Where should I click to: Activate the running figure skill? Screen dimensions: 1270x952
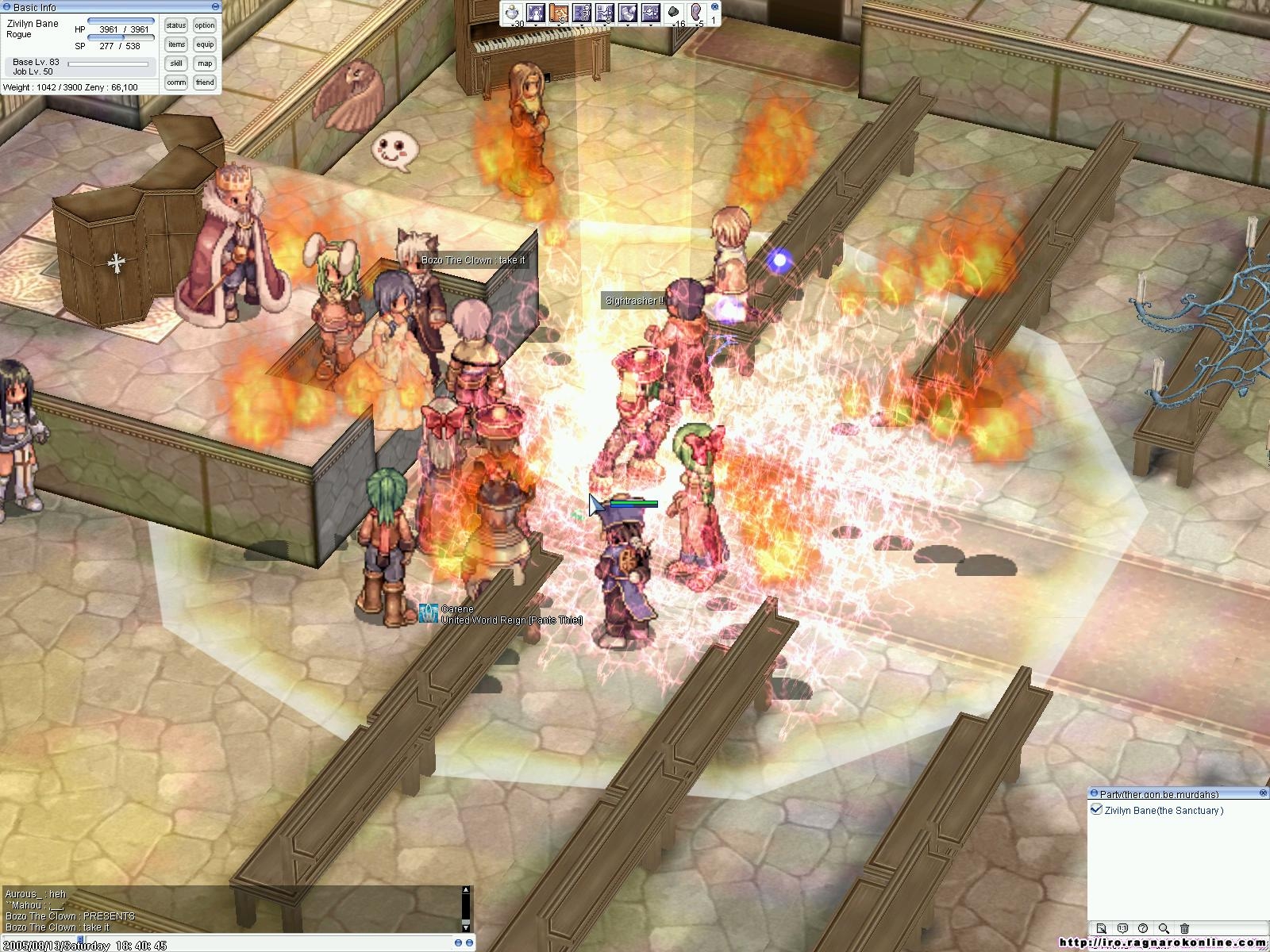(582, 13)
